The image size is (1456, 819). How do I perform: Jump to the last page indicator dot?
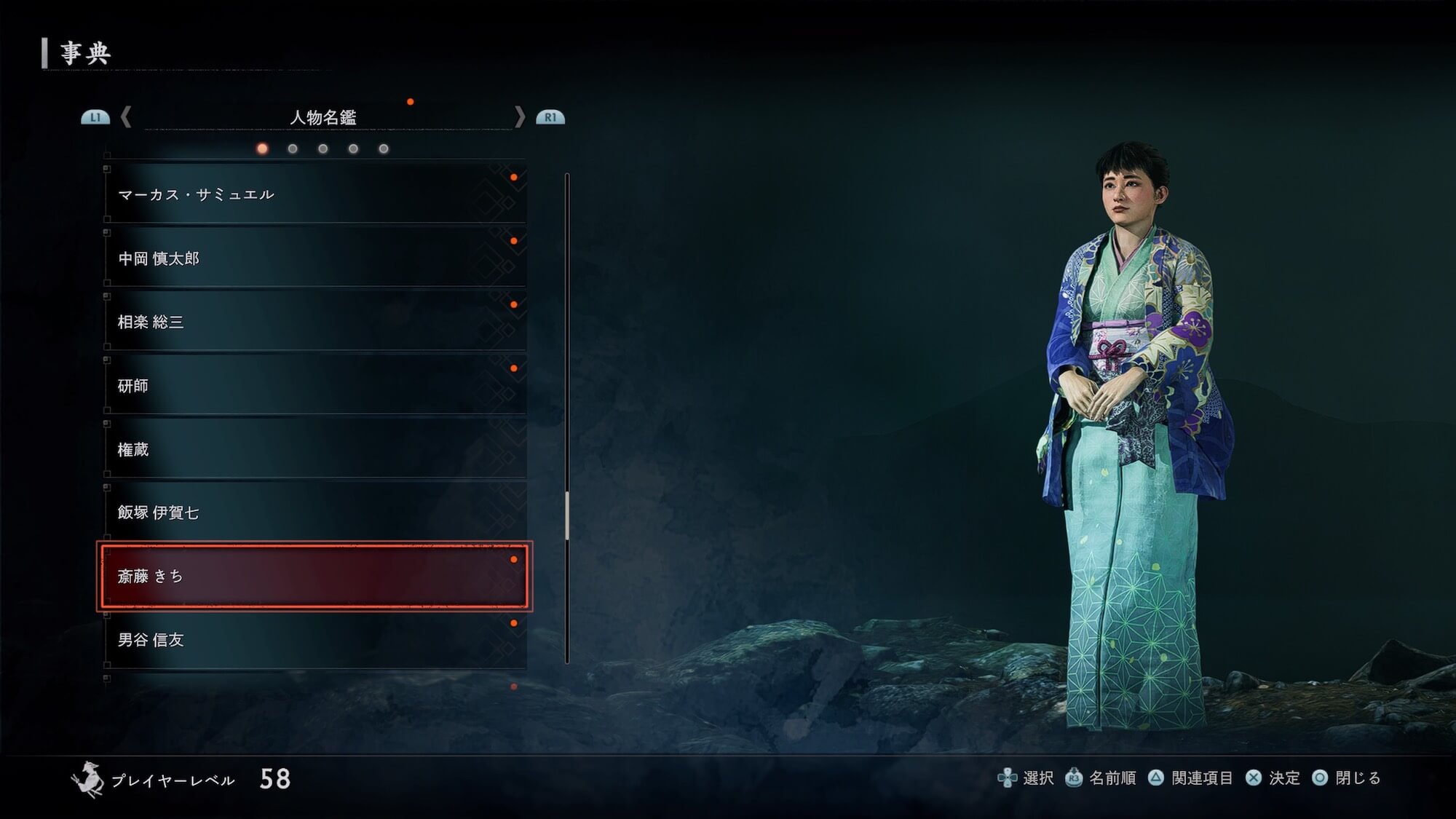click(x=384, y=149)
